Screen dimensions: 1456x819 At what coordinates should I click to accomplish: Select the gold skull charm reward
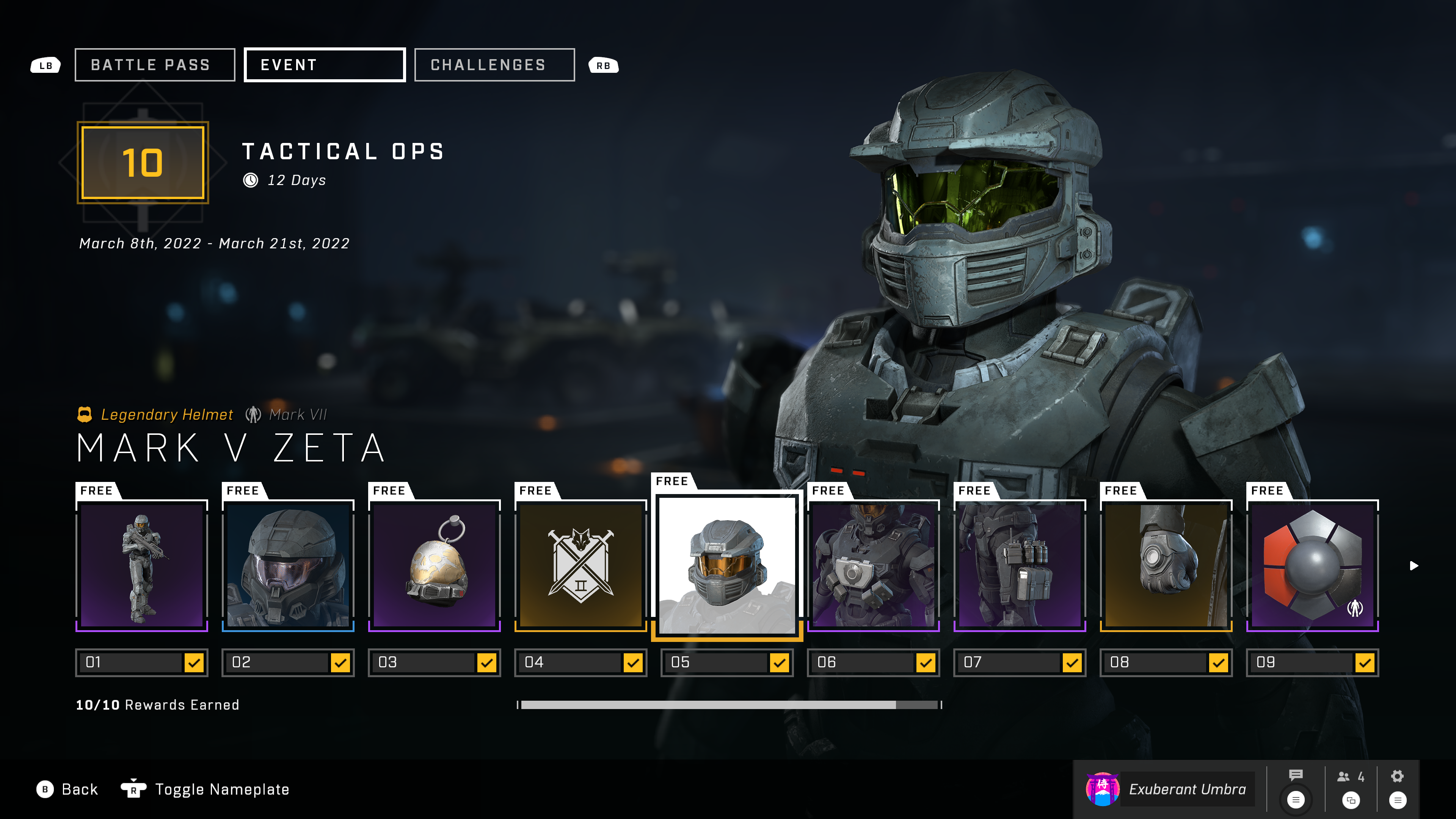click(x=434, y=565)
